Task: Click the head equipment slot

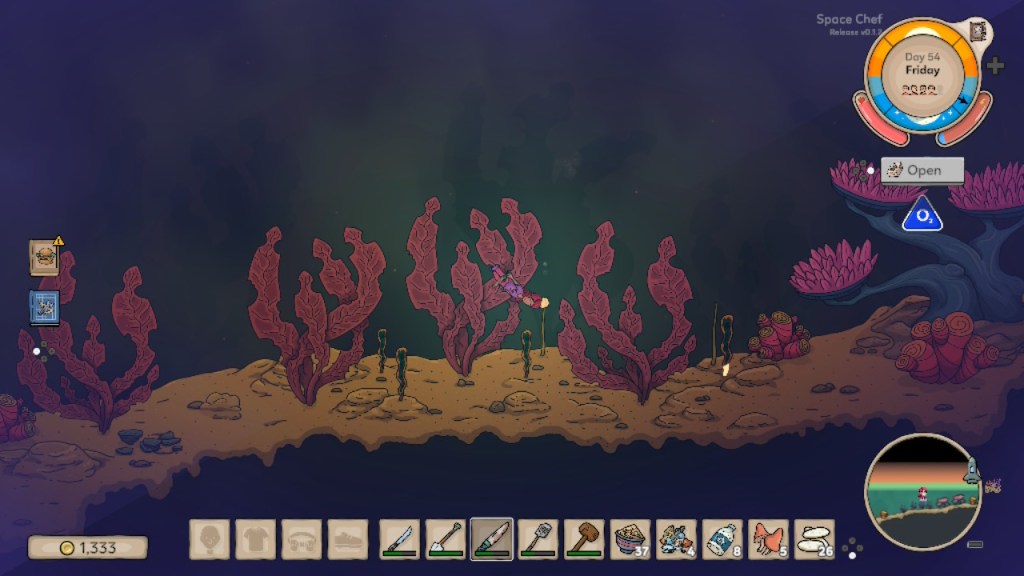Action: tap(209, 540)
